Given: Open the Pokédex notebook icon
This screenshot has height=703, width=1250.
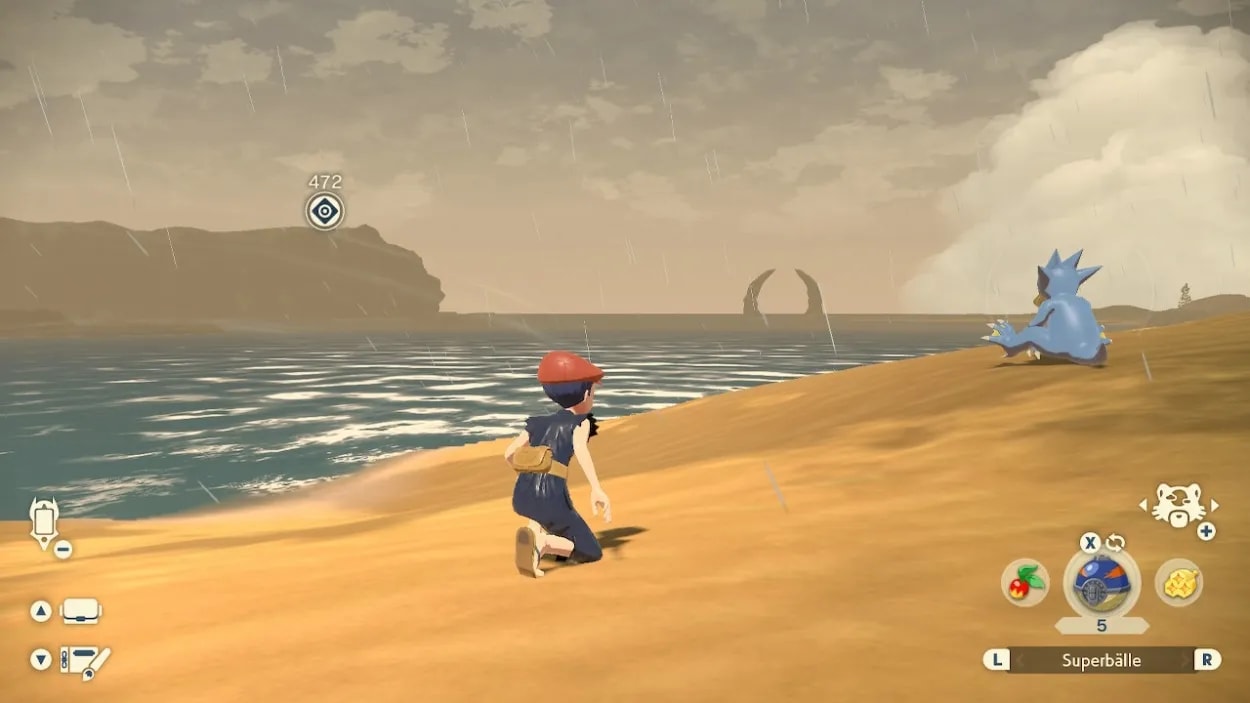Looking at the screenshot, I should (84, 661).
